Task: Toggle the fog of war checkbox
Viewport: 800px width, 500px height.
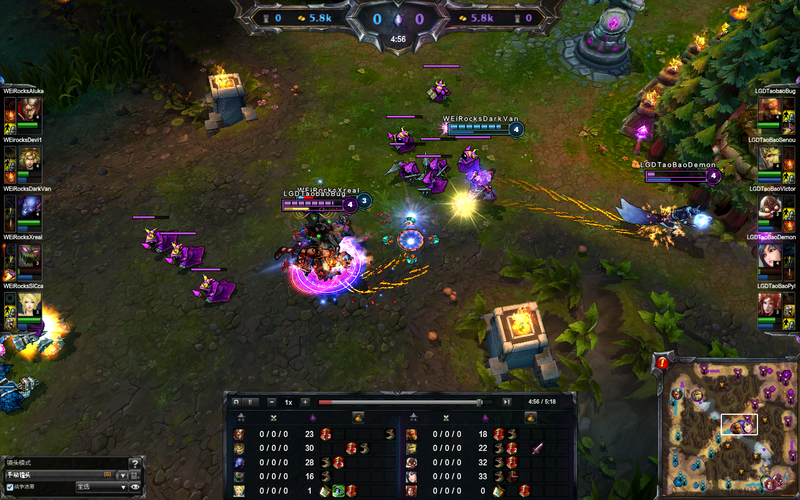Action: pos(10,487)
